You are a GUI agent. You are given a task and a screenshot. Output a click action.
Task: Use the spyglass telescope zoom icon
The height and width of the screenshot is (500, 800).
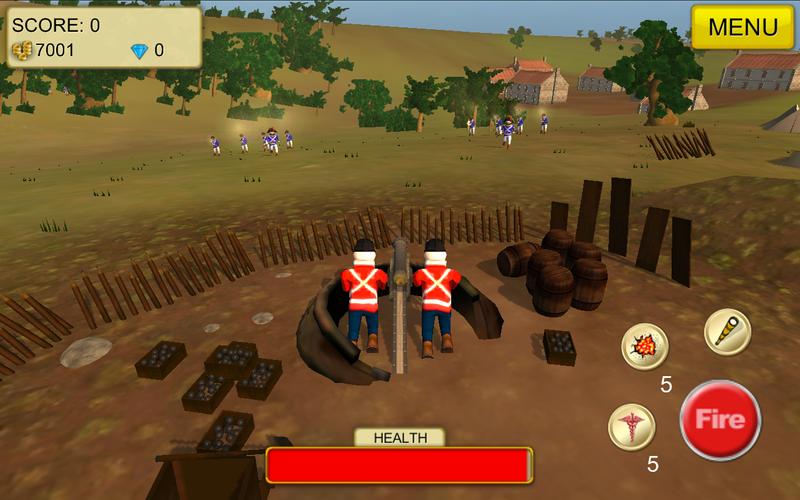(x=727, y=331)
